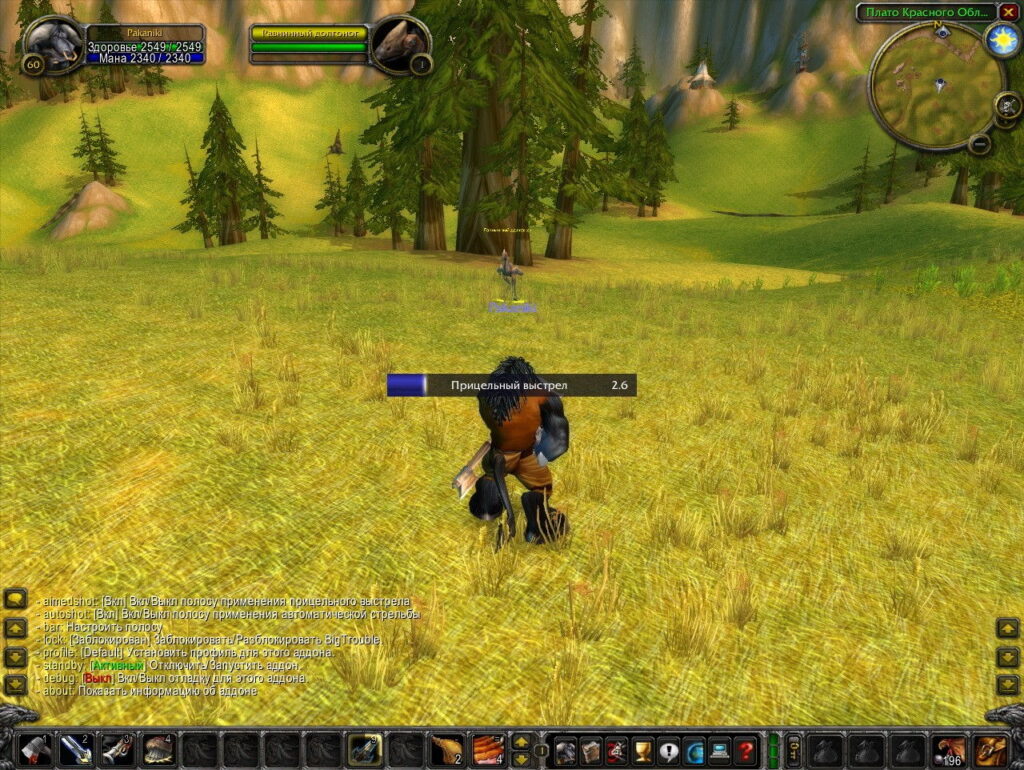
Task: Activate the blue sword ability in slot 2
Action: pos(75,749)
